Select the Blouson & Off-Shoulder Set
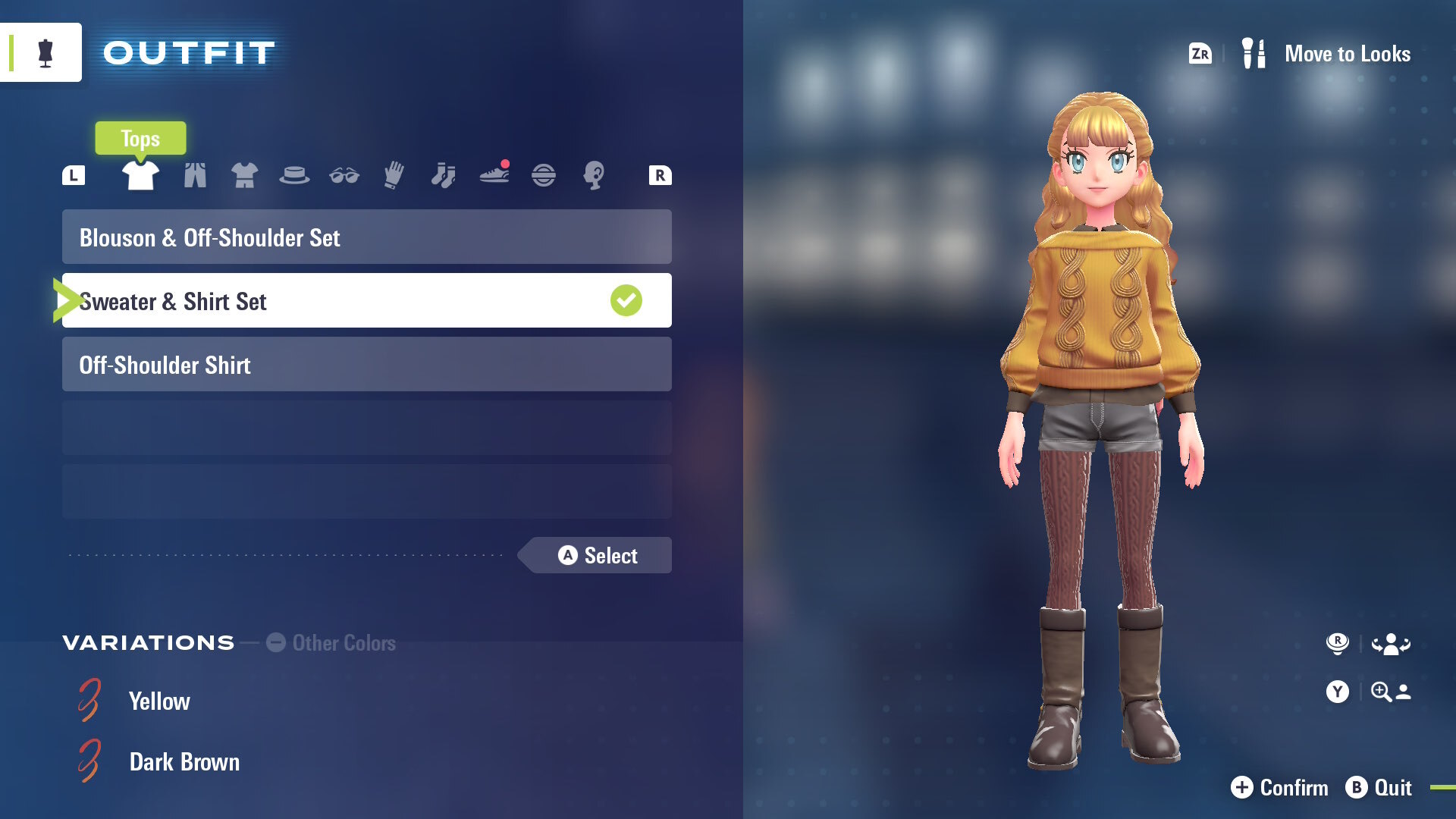 366,237
